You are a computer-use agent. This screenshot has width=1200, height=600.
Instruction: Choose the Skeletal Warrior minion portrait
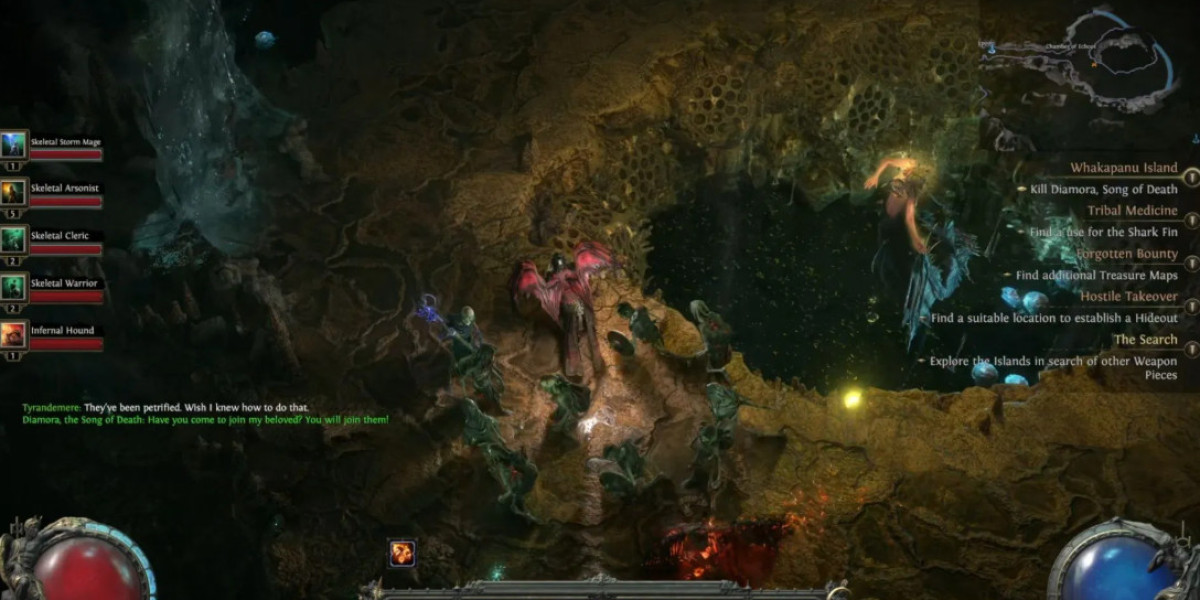pos(14,287)
